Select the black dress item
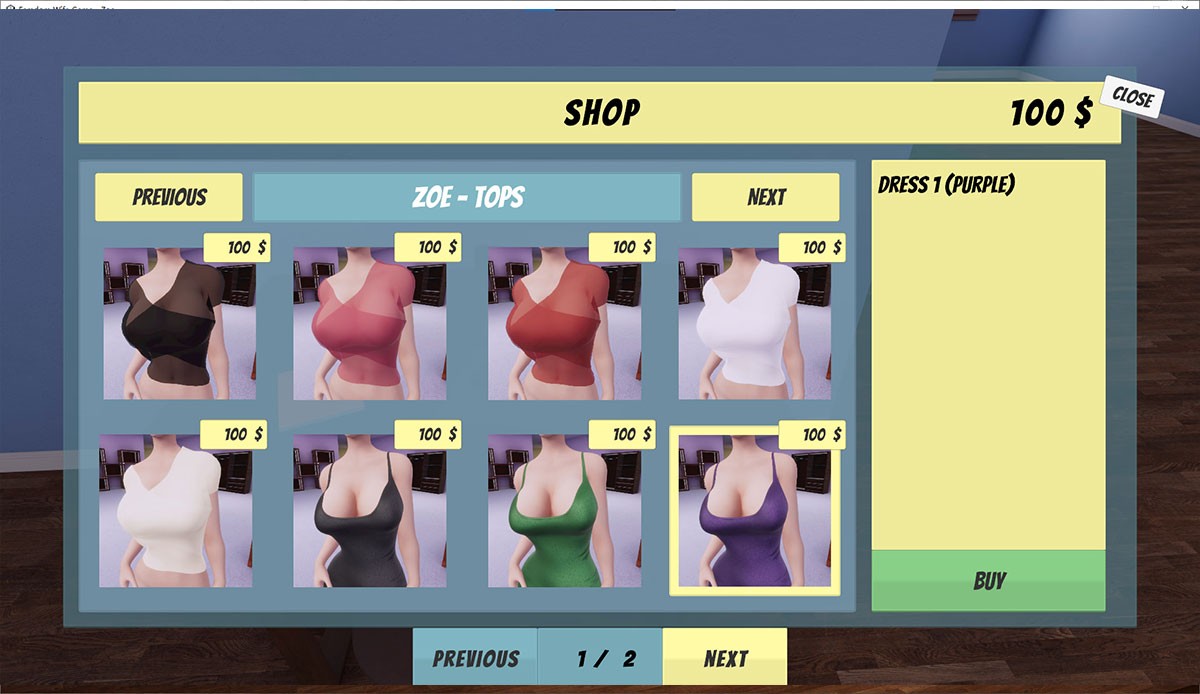The width and height of the screenshot is (1200, 694). [x=369, y=510]
